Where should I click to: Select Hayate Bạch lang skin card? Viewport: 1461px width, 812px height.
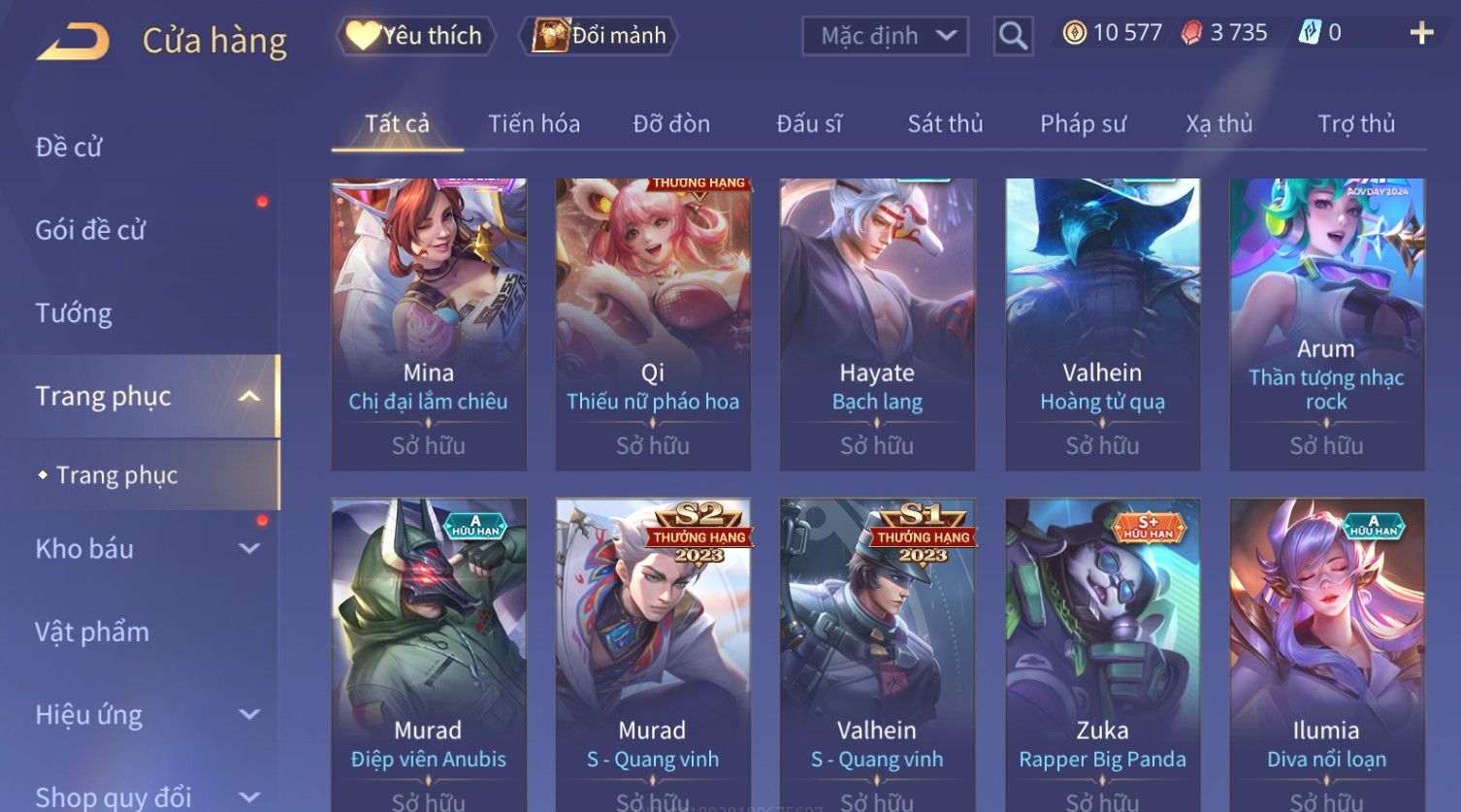click(x=877, y=324)
